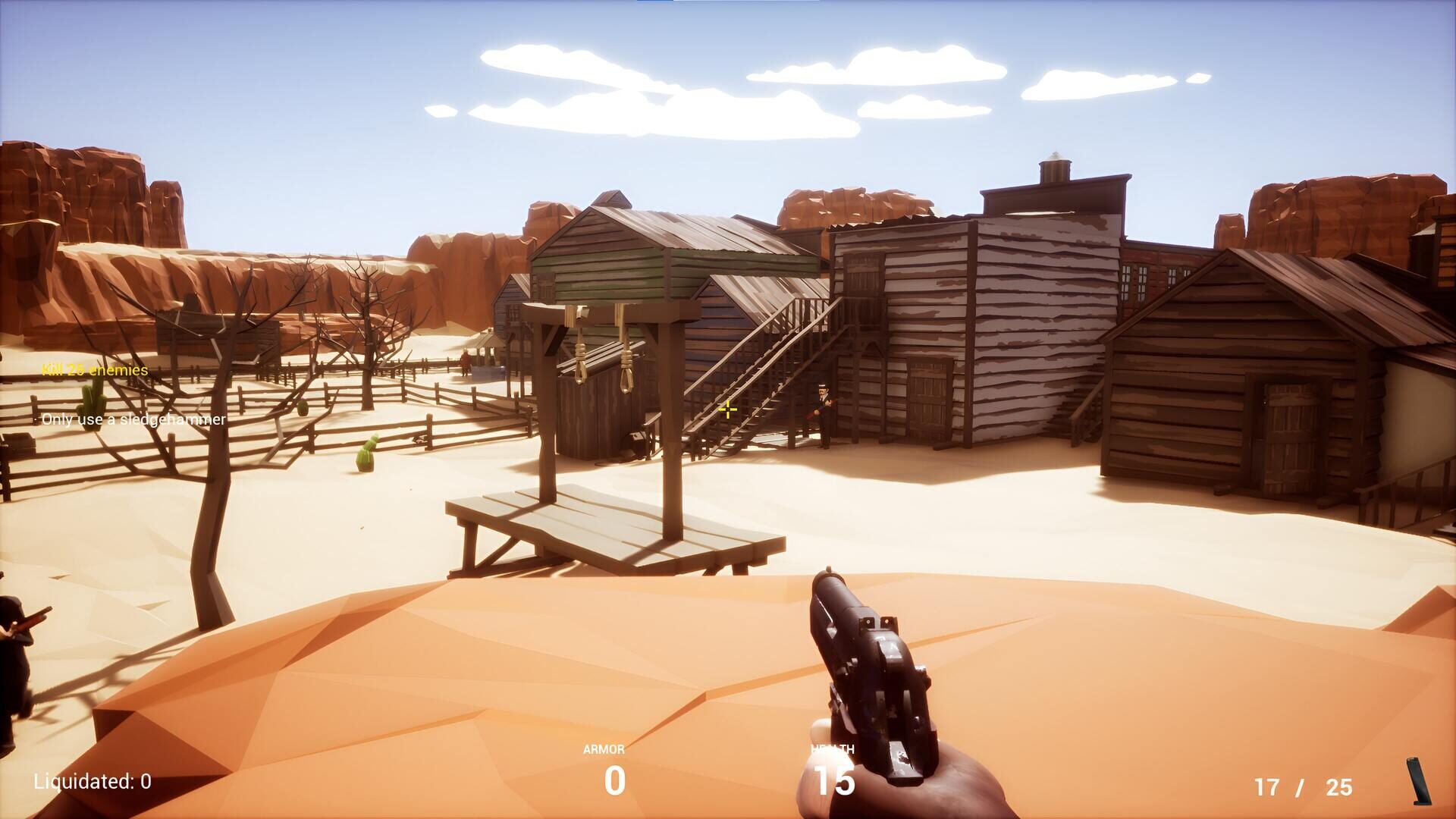The image size is (1456, 819).
Task: Click the yellow crosshair at screen center
Action: tap(727, 409)
